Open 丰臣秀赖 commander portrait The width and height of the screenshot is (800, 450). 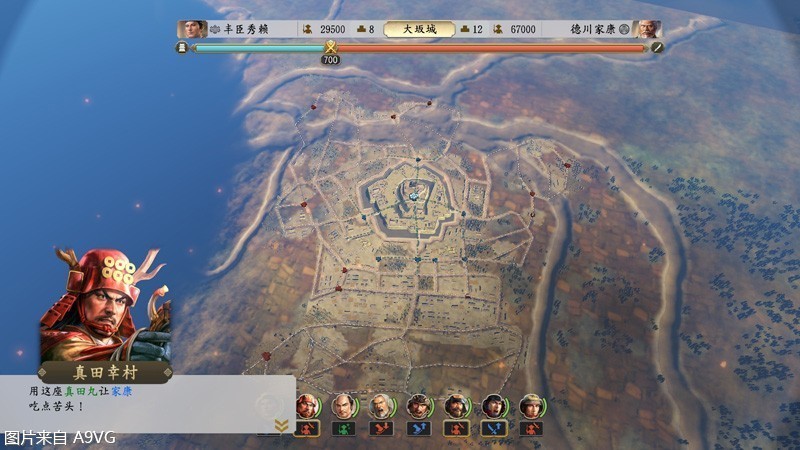191,29
